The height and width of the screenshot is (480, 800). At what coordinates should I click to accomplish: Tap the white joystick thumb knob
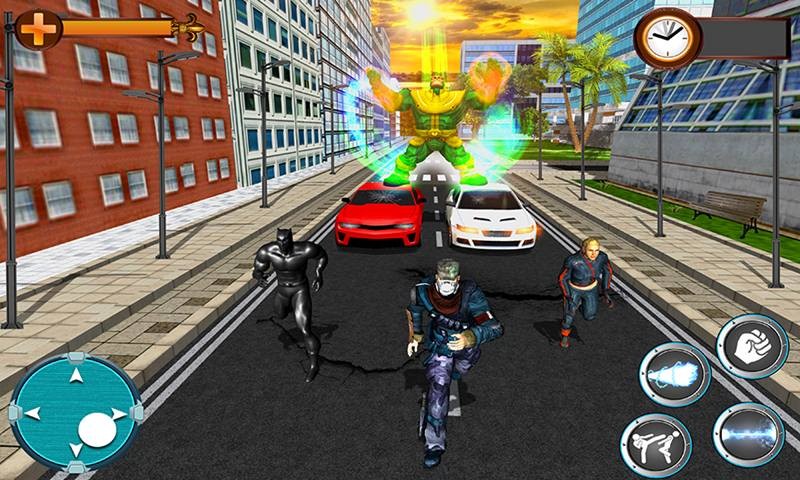[x=96, y=430]
